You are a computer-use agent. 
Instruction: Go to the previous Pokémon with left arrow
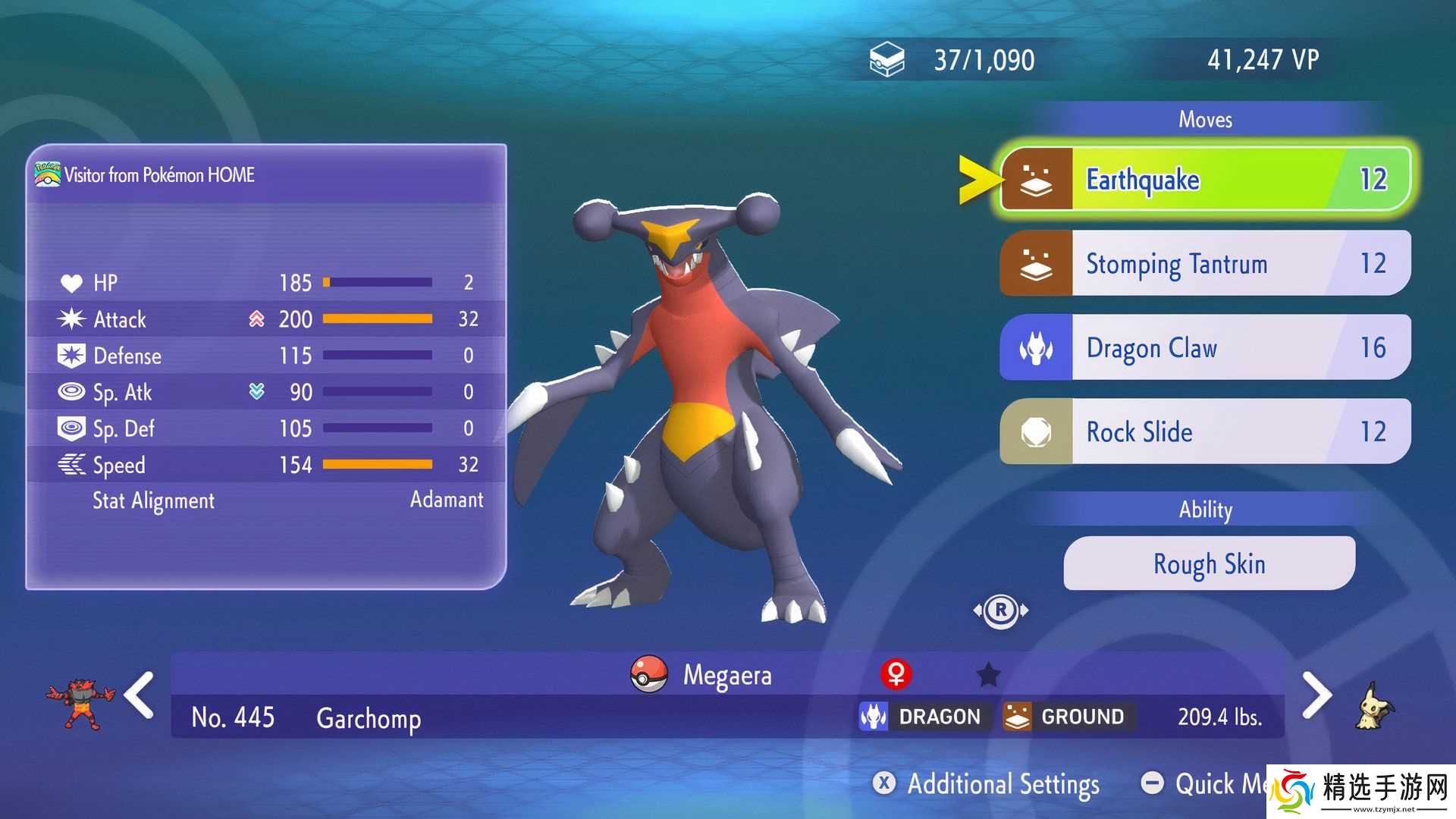click(140, 695)
